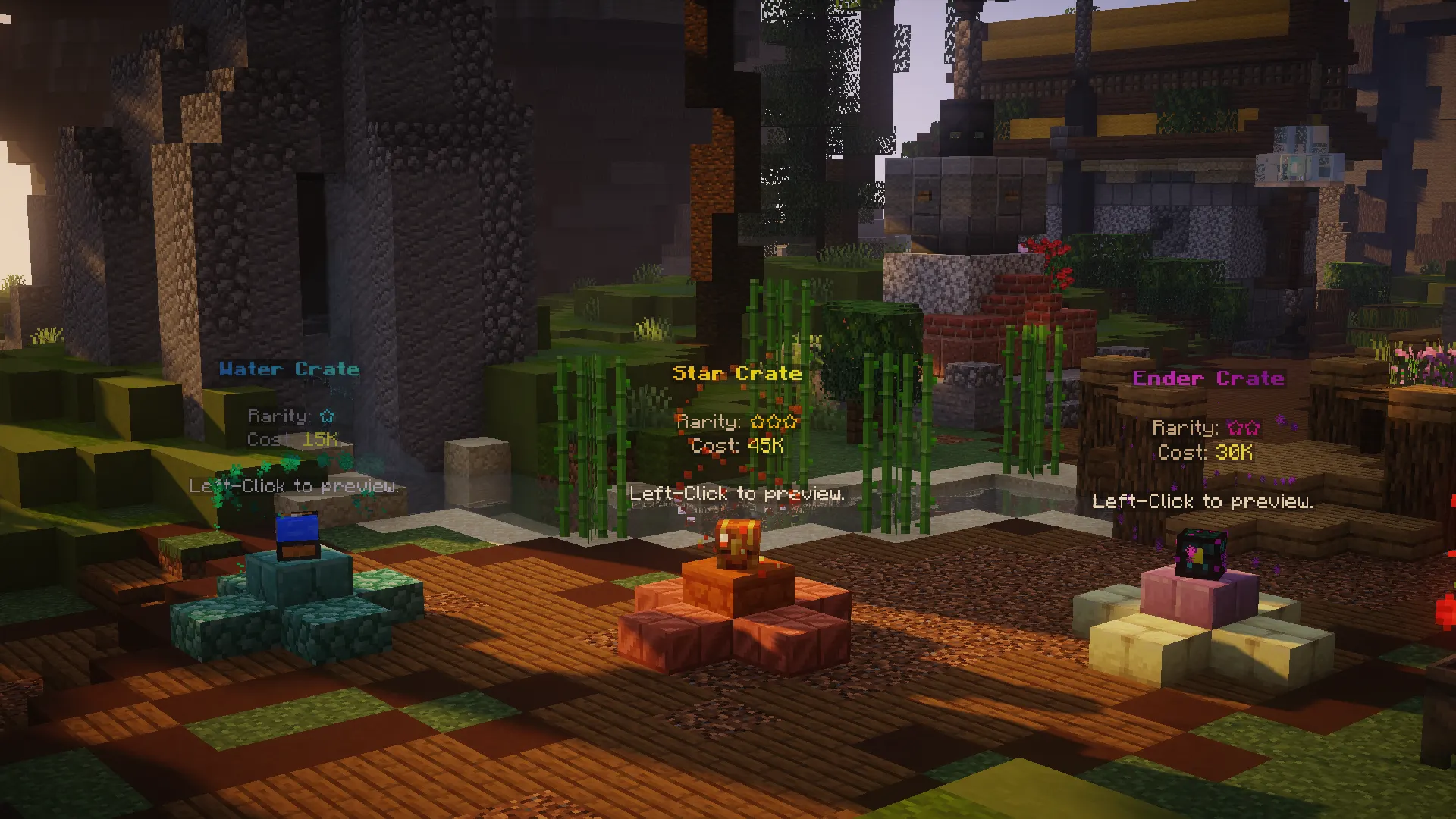1456x819 pixels.
Task: Preview the orange Star Crate chest
Action: (734, 544)
